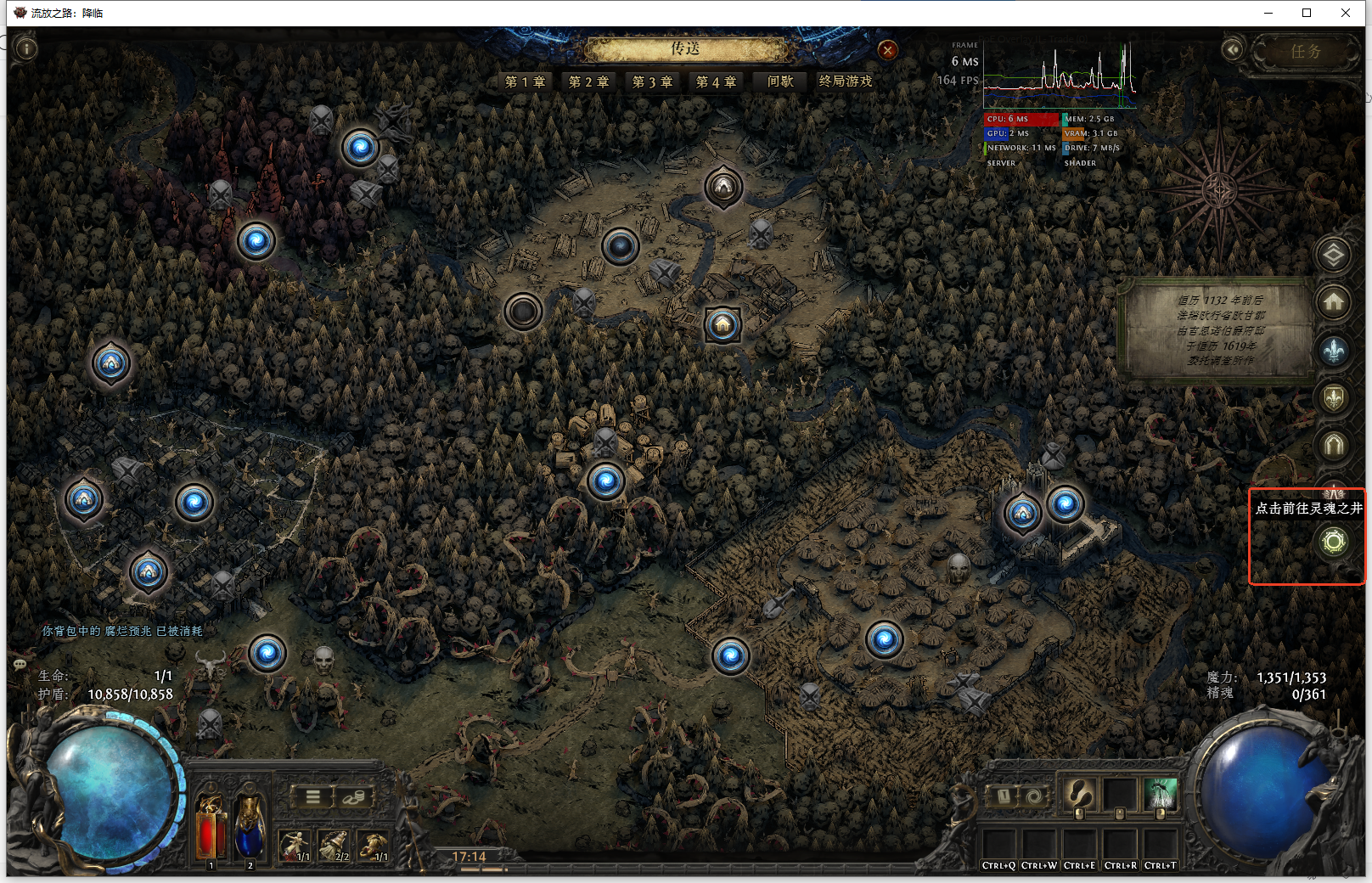
Task: Click the 灵魂之井 teleport icon
Action: [1333, 541]
